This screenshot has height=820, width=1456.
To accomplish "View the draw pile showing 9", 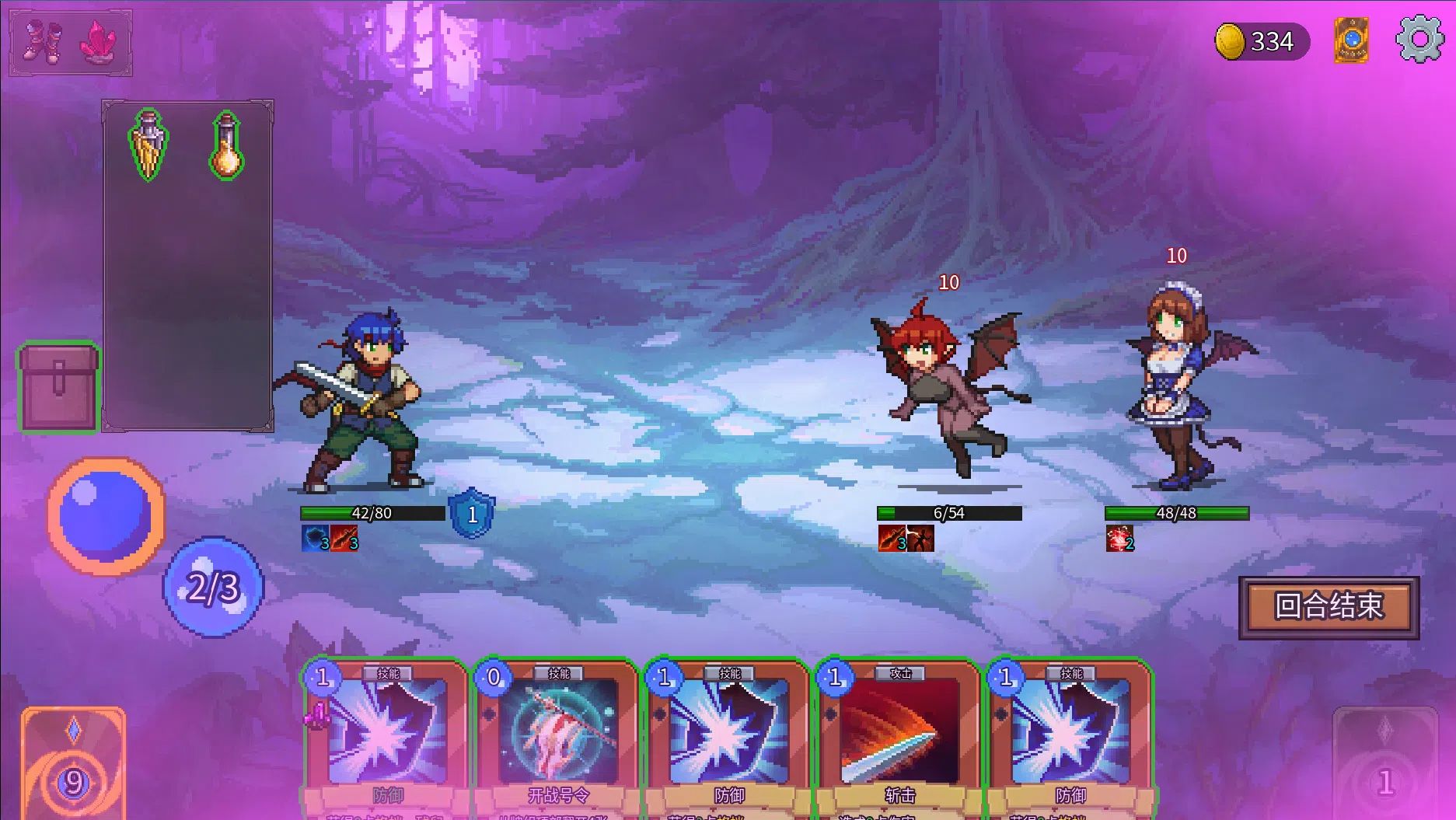I will (x=73, y=766).
